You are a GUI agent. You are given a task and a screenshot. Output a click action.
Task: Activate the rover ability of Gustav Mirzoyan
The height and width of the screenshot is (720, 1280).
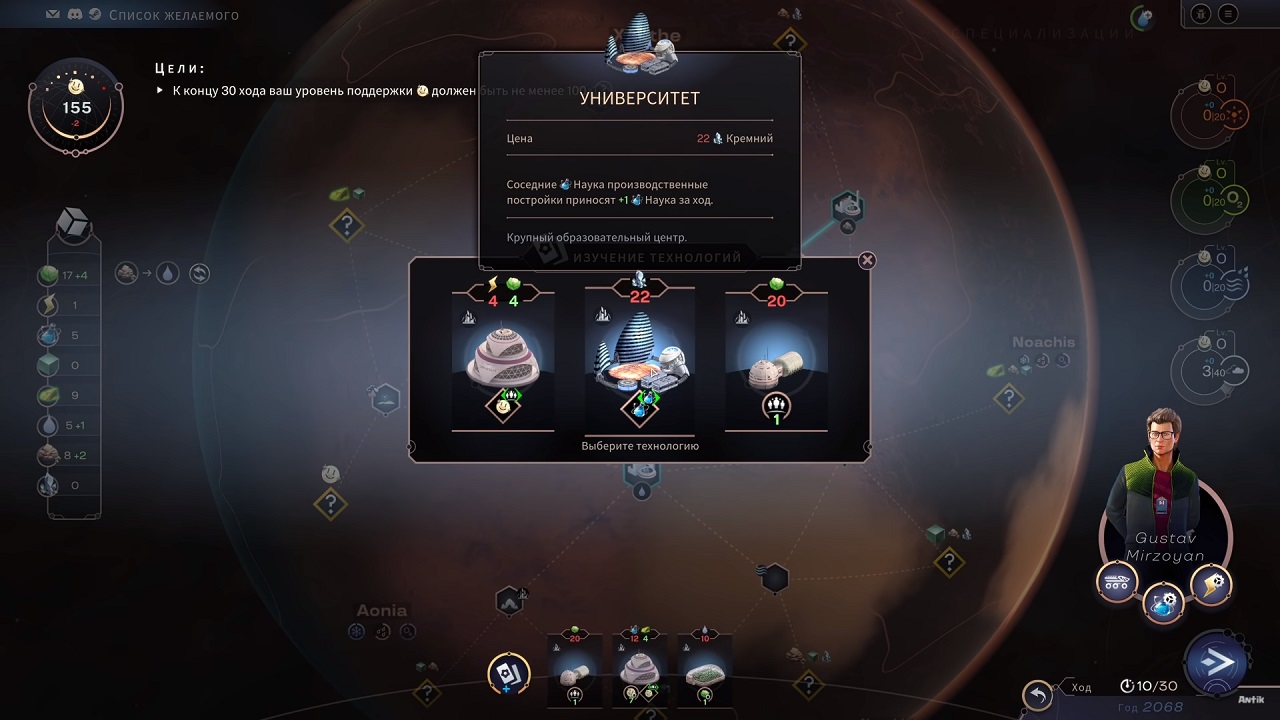[x=1117, y=581]
